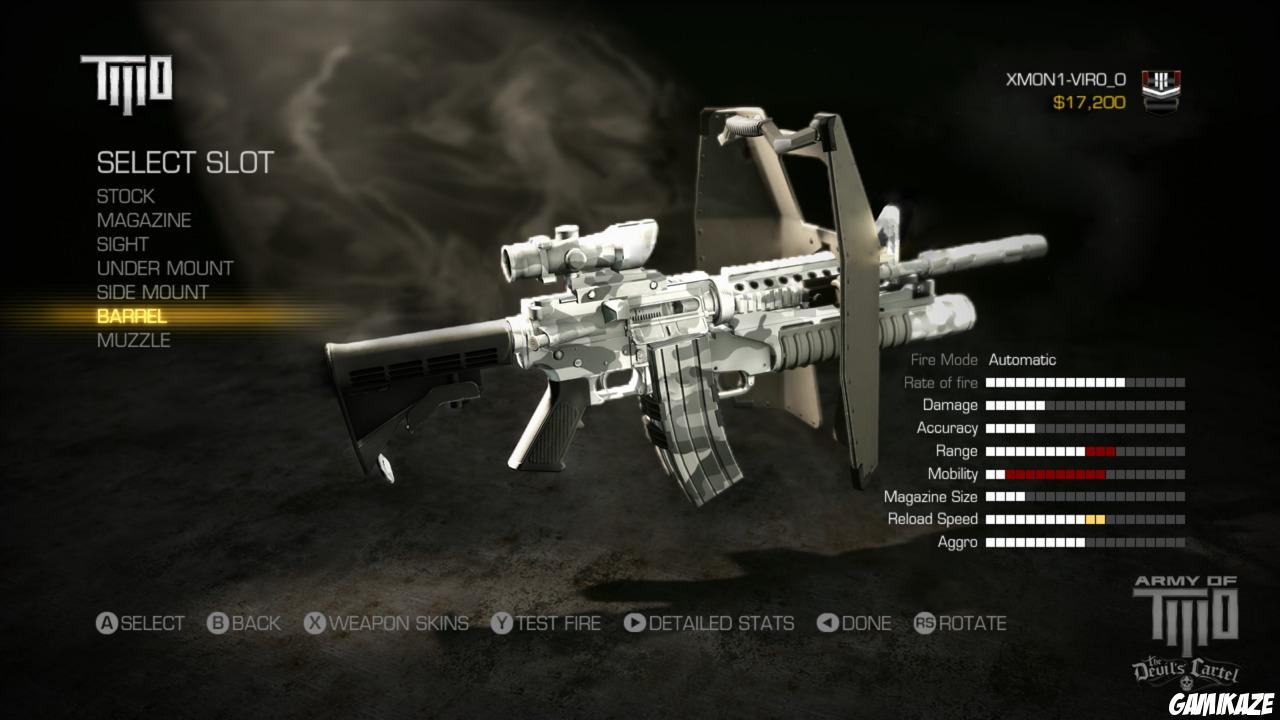Click the $17,200 currency display
Image resolution: width=1280 pixels, height=720 pixels.
[1091, 100]
